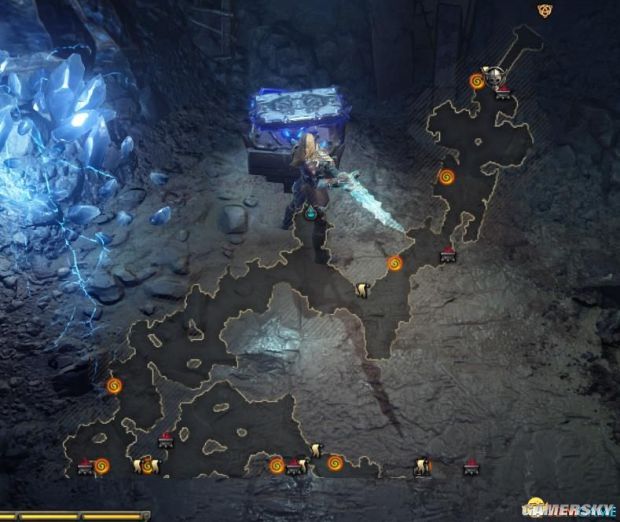620x522 pixels.
Task: Select the orange spiral marker beside the skull marker
Action: [477, 81]
